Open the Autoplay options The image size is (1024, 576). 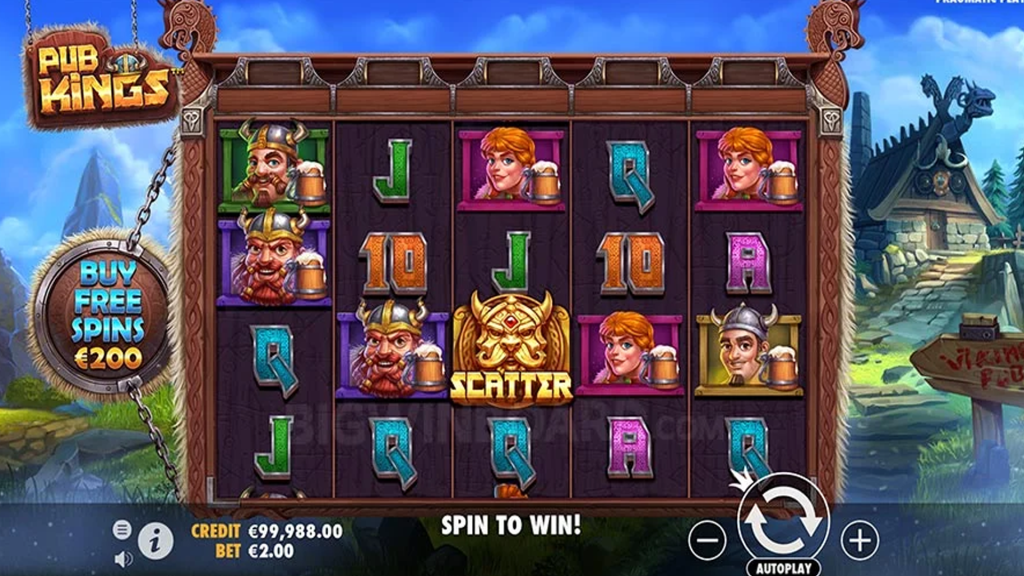click(x=783, y=566)
